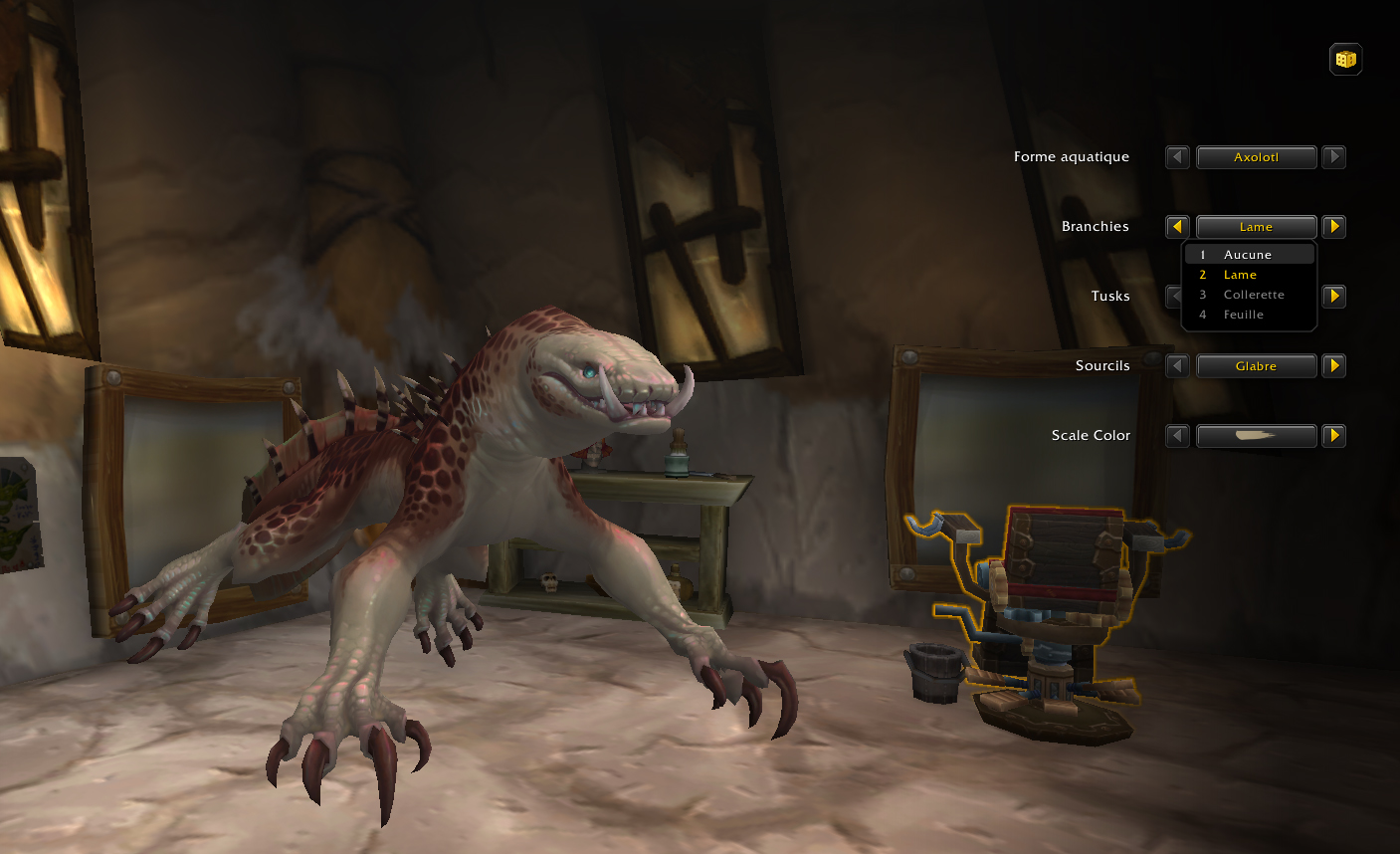Screen dimensions: 1400x854
Task: Toggle the Branchies Lame dropdown
Action: click(1256, 227)
